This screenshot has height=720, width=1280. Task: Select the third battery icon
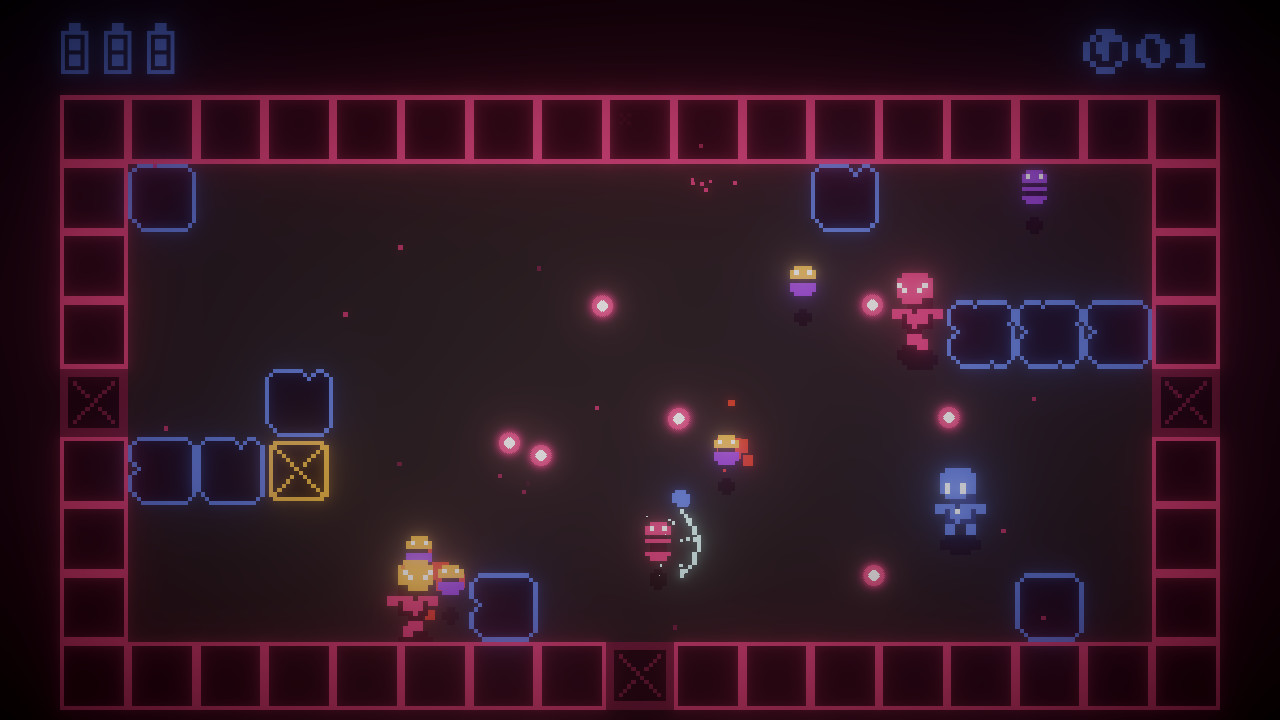159,48
